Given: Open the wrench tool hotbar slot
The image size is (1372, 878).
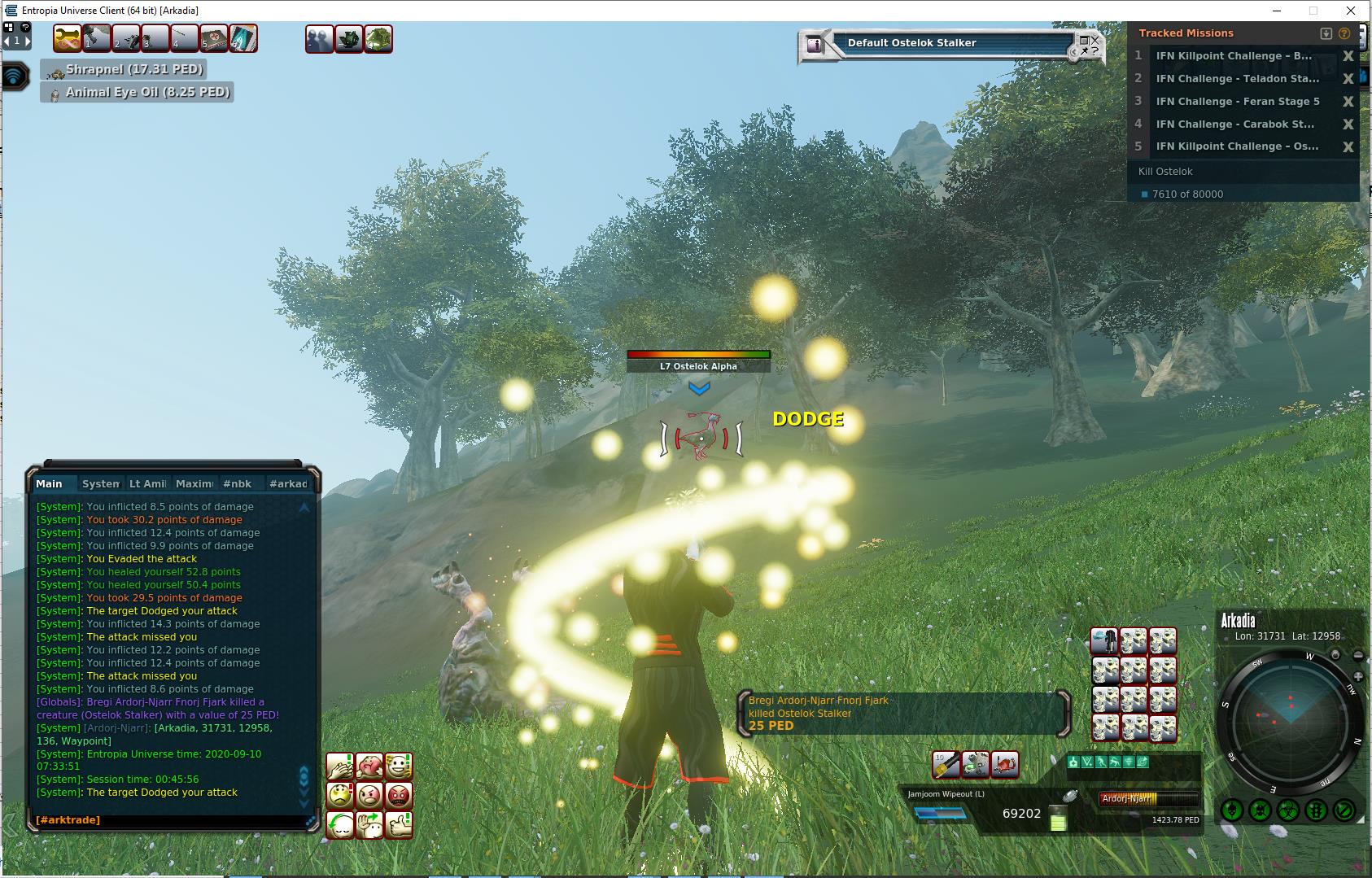Looking at the screenshot, I should pyautogui.click(x=68, y=38).
